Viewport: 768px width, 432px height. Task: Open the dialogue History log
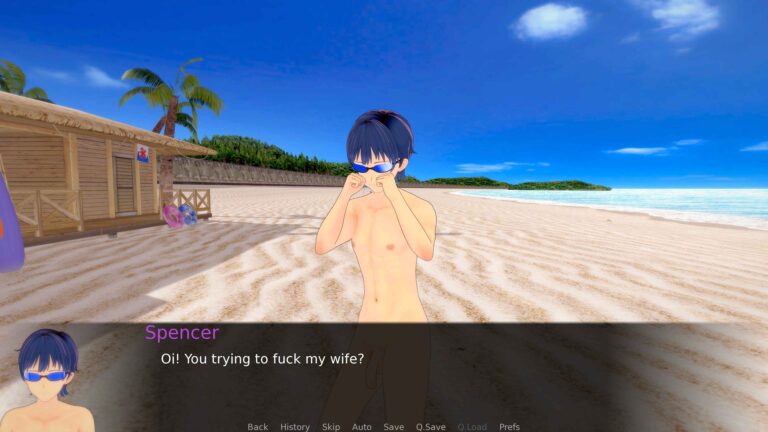[295, 427]
